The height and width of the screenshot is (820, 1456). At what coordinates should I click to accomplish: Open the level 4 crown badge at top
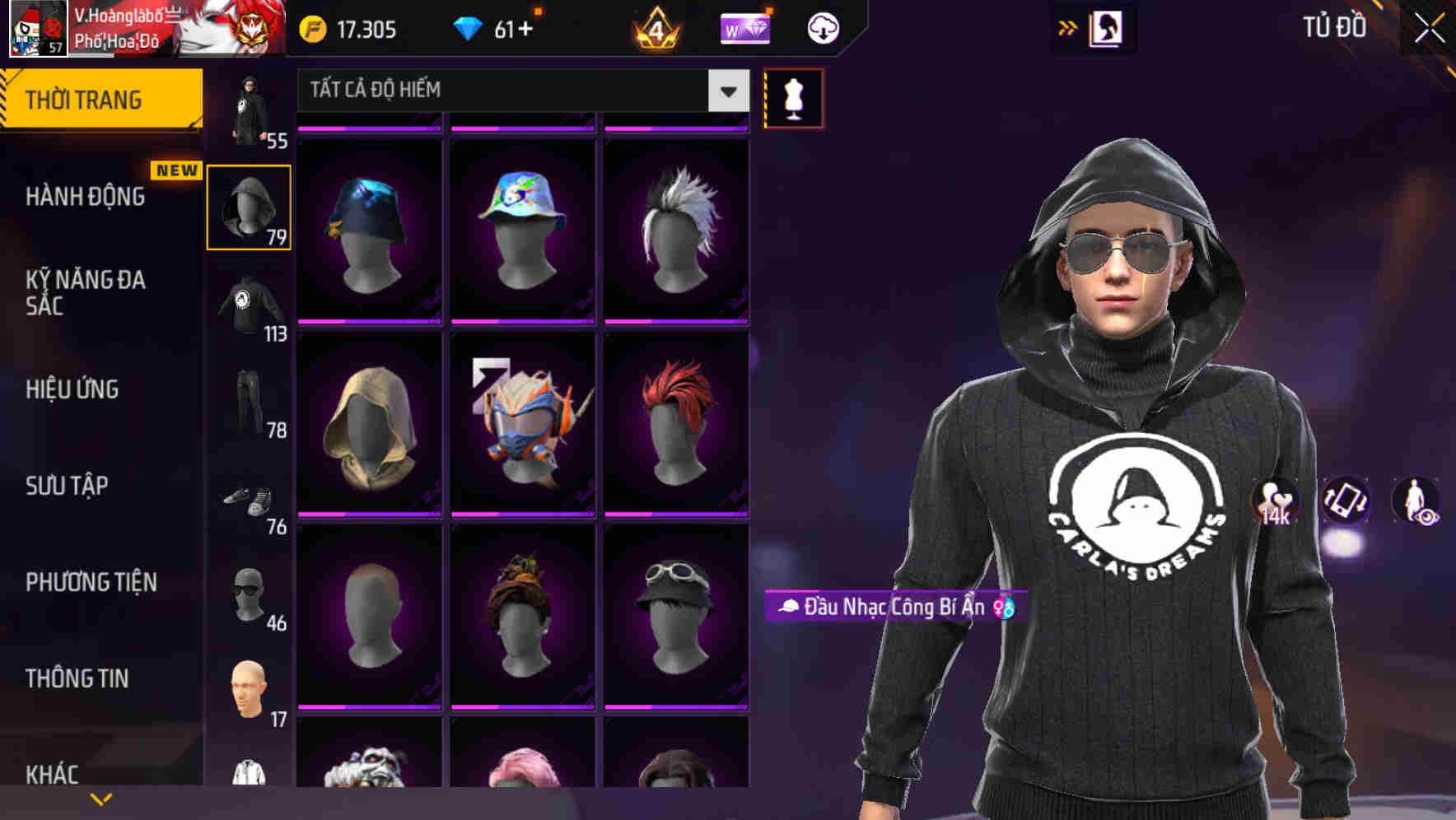point(655,27)
